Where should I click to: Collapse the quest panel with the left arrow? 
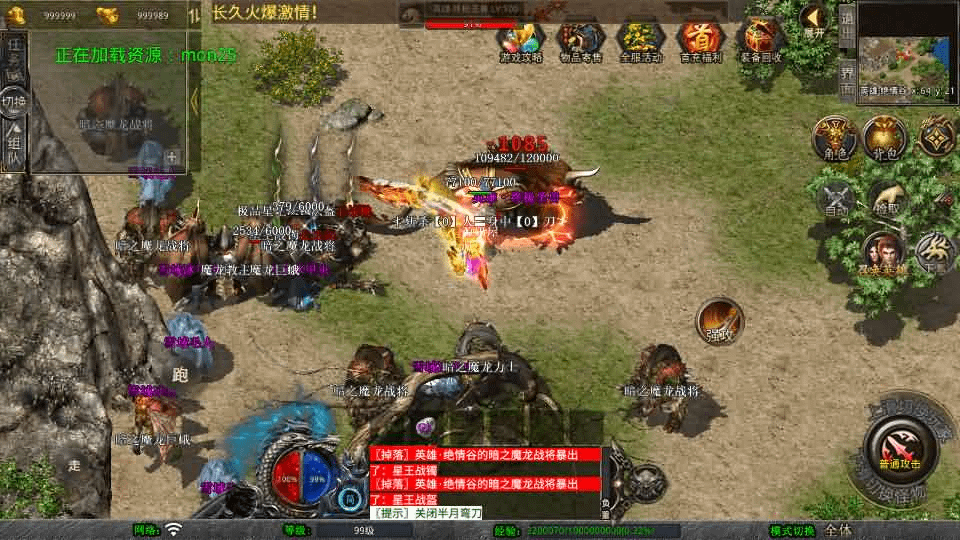pyautogui.click(x=194, y=100)
